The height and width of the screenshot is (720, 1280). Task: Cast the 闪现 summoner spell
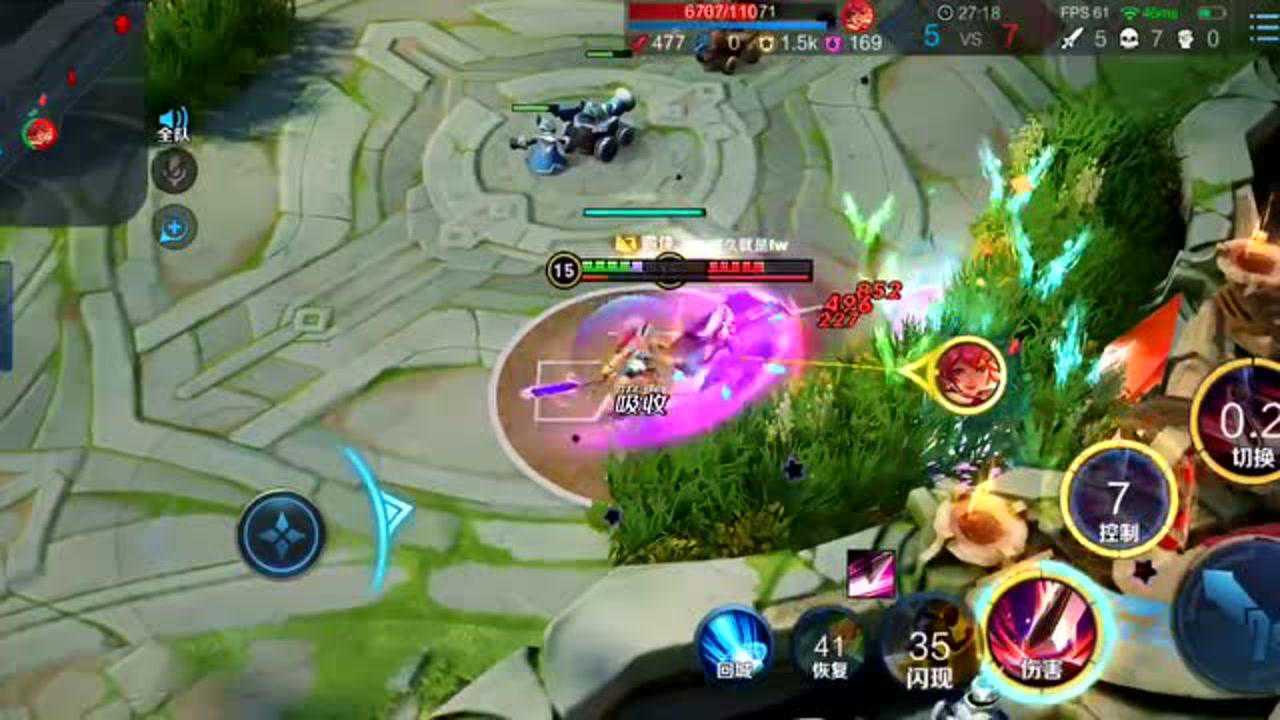929,652
